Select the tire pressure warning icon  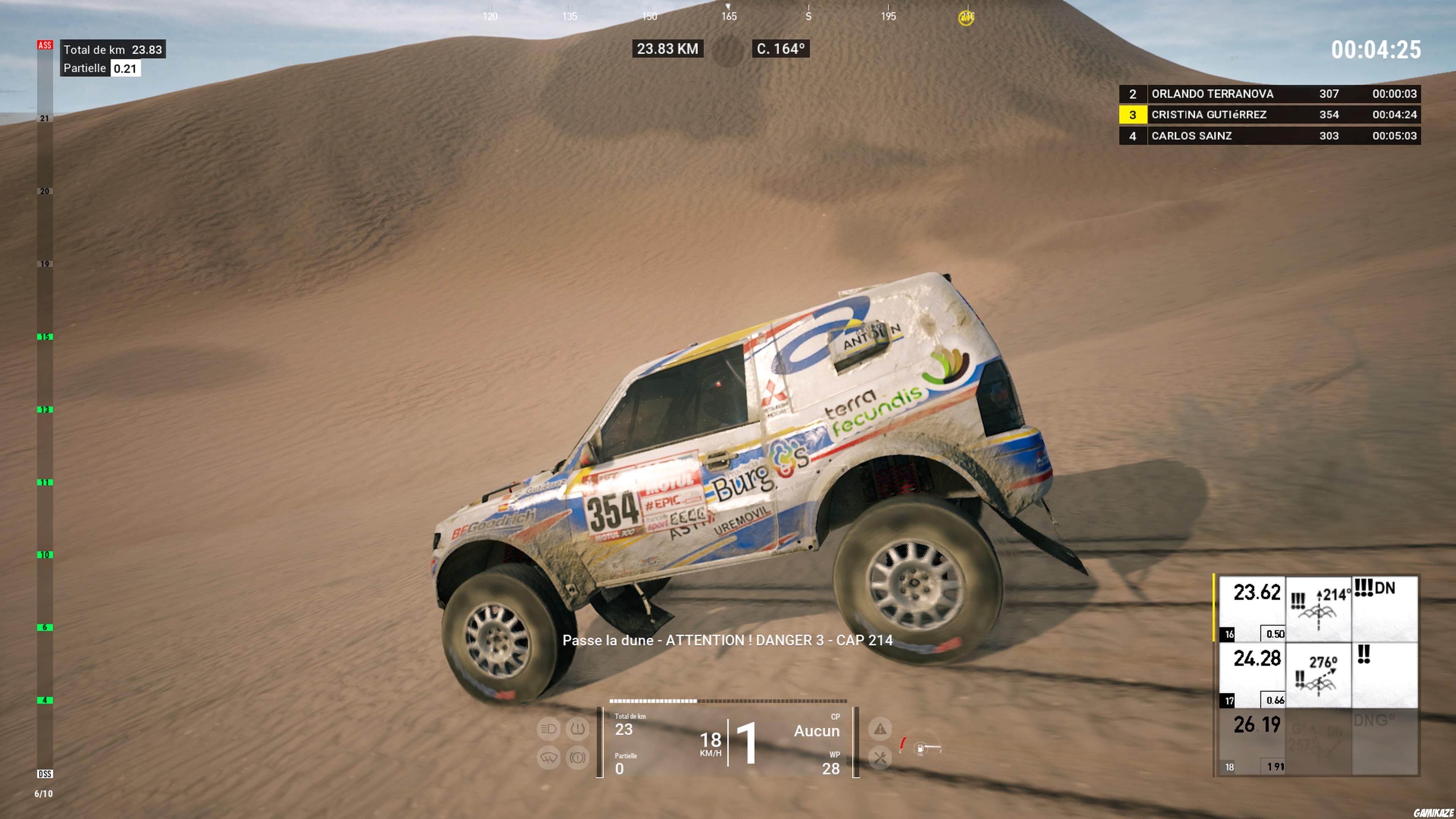point(577,730)
